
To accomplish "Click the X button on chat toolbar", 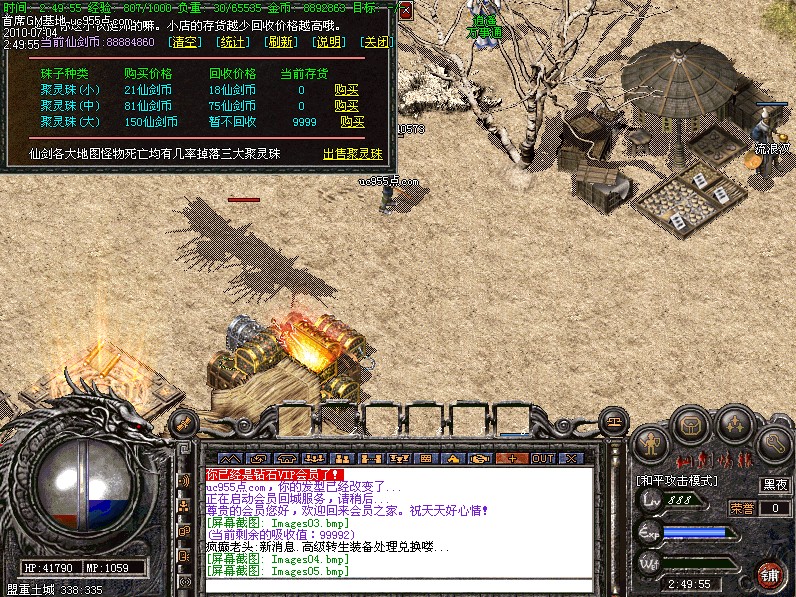I will [x=571, y=458].
